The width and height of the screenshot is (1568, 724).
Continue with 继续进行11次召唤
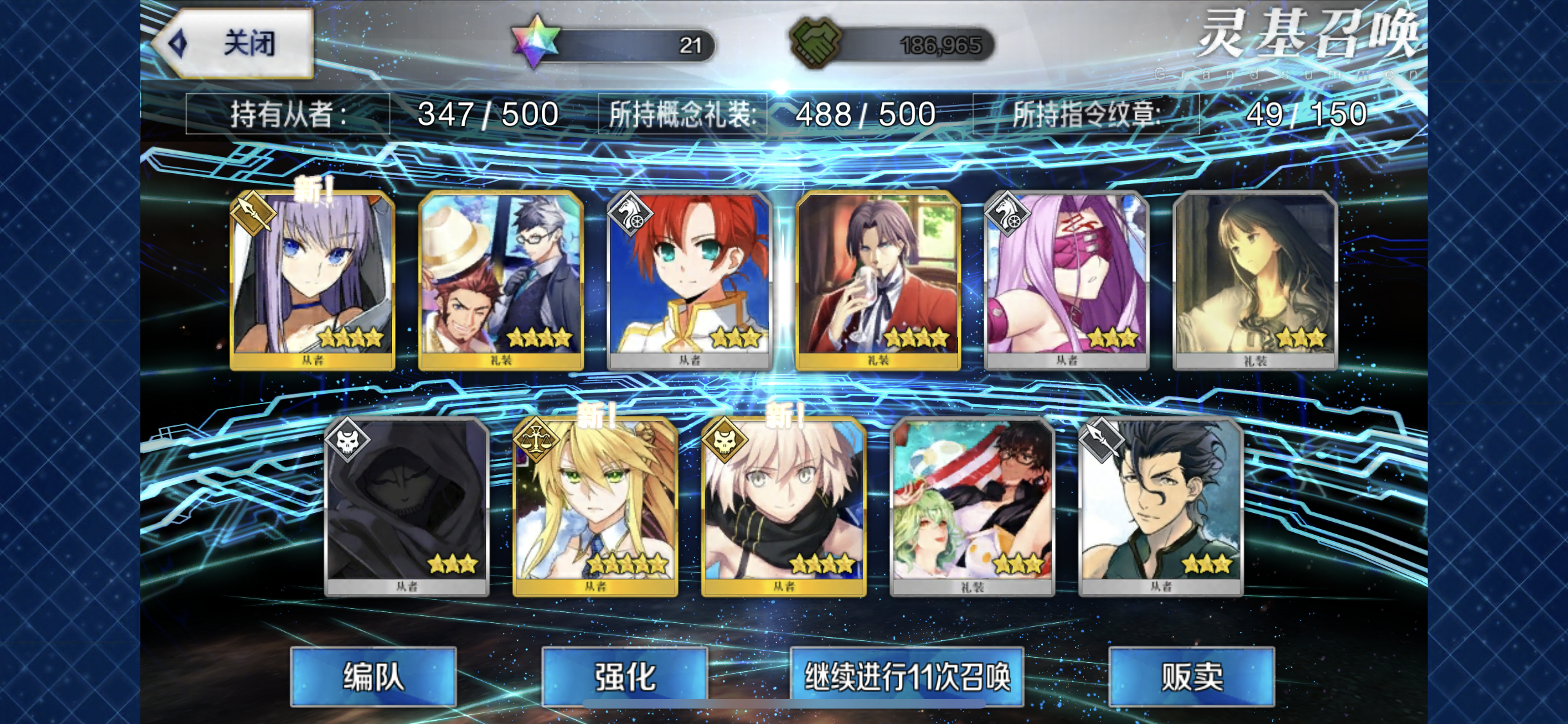point(907,677)
